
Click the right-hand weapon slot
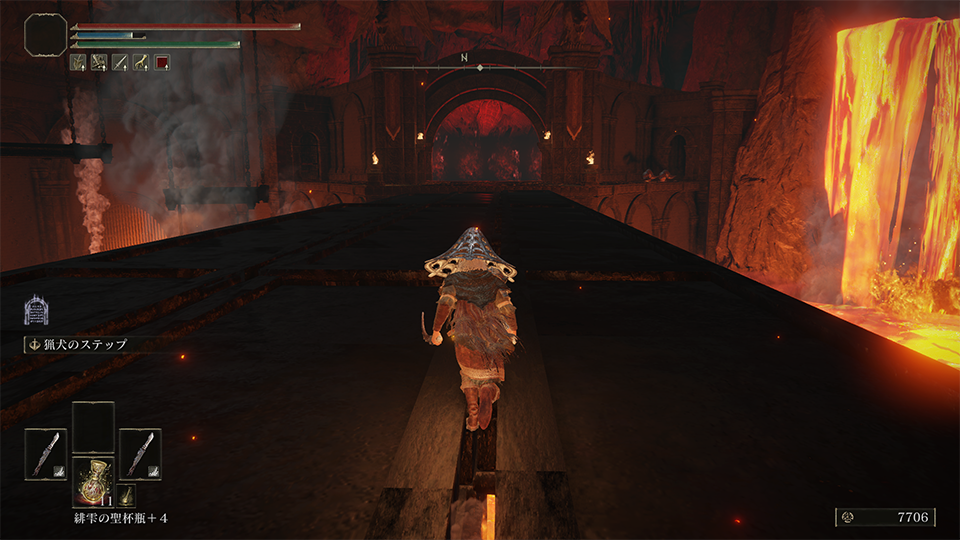[140, 452]
